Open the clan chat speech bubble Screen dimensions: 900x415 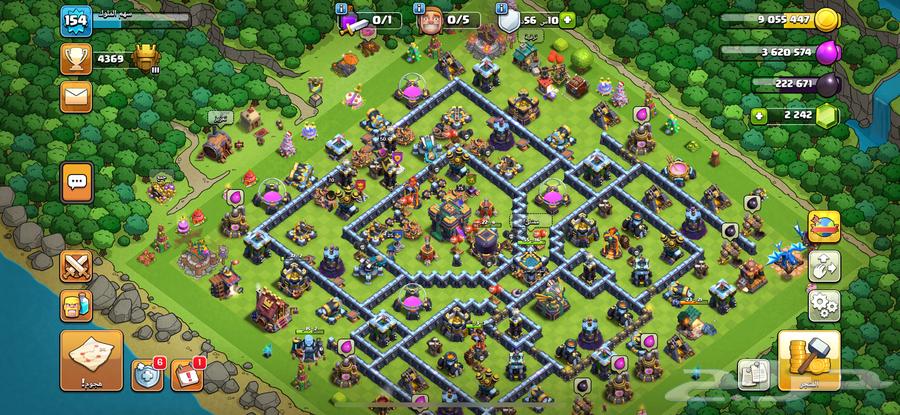pyautogui.click(x=78, y=182)
